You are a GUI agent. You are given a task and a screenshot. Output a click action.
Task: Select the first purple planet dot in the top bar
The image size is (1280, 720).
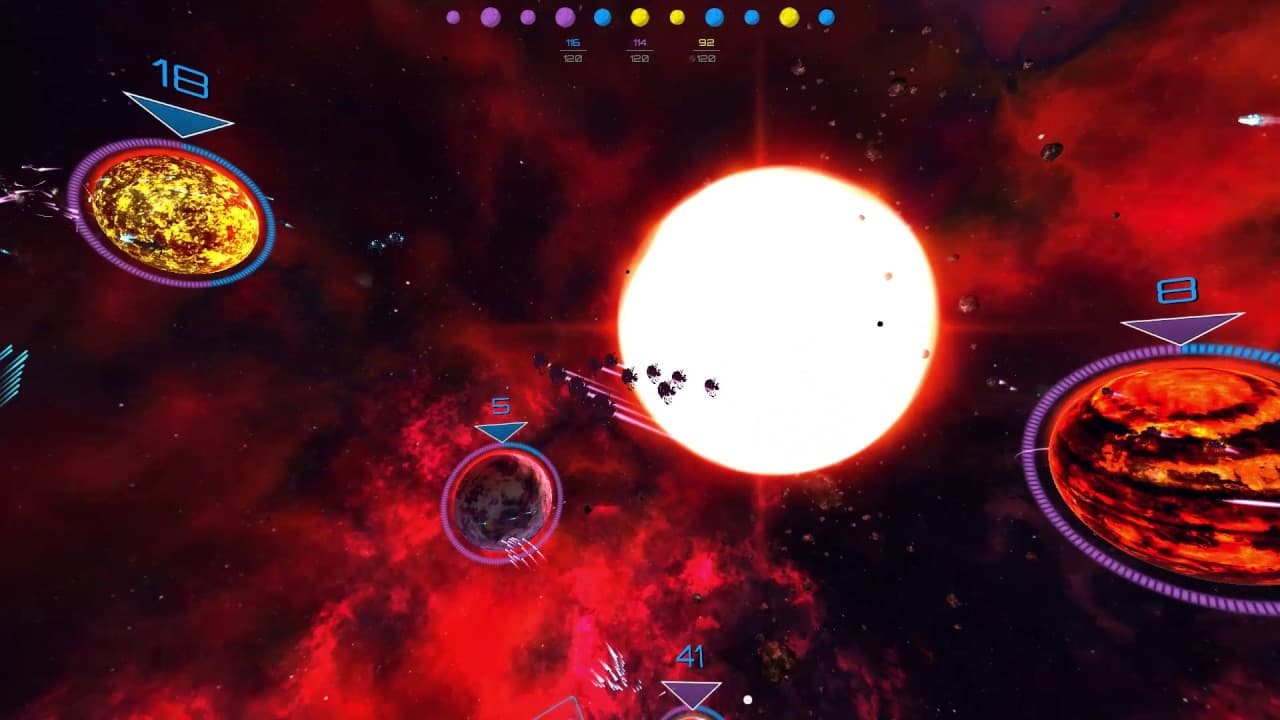coord(452,17)
